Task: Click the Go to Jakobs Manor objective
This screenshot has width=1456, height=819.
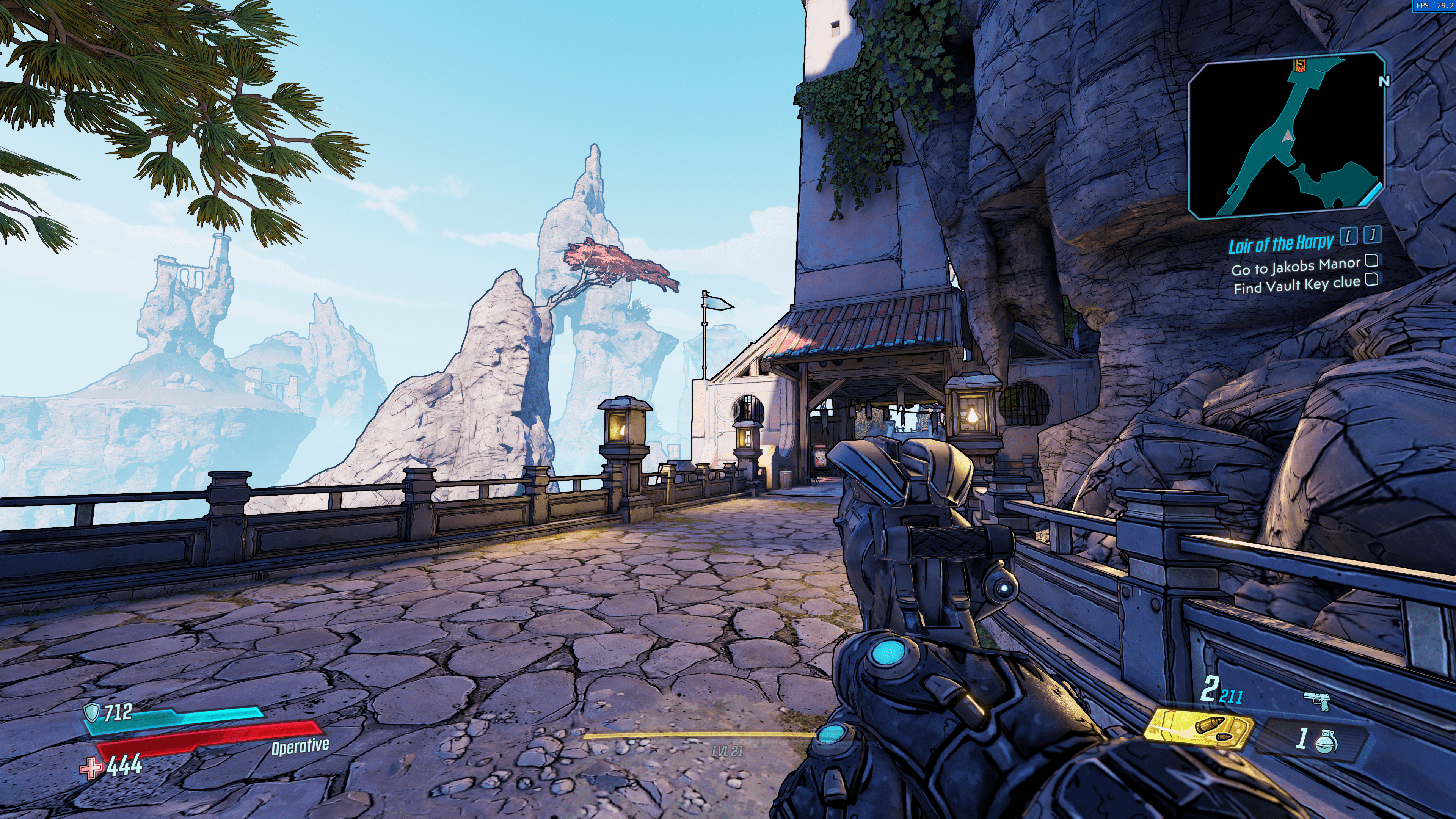Action: [x=1296, y=266]
